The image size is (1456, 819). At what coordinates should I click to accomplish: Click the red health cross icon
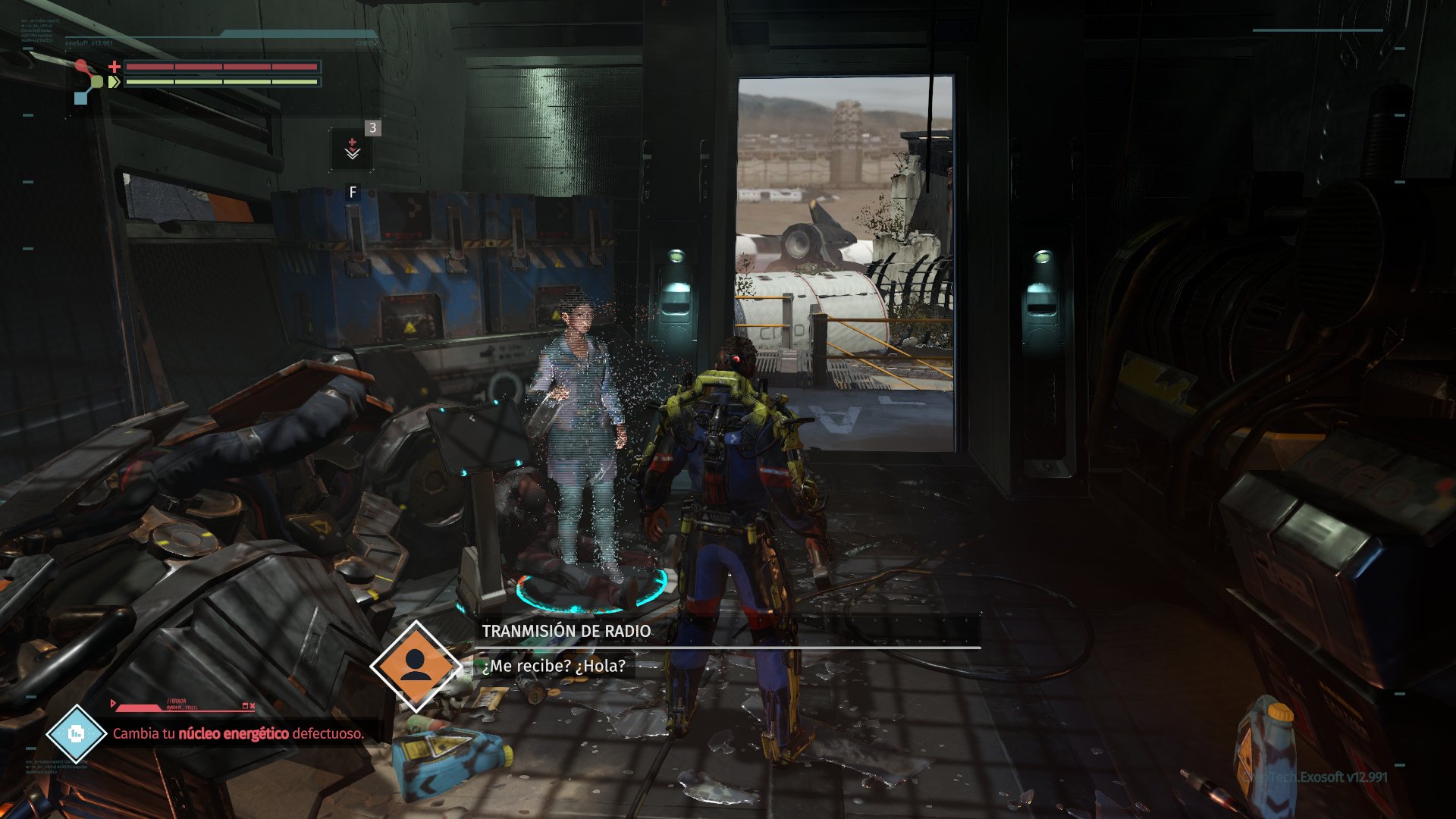pos(115,67)
